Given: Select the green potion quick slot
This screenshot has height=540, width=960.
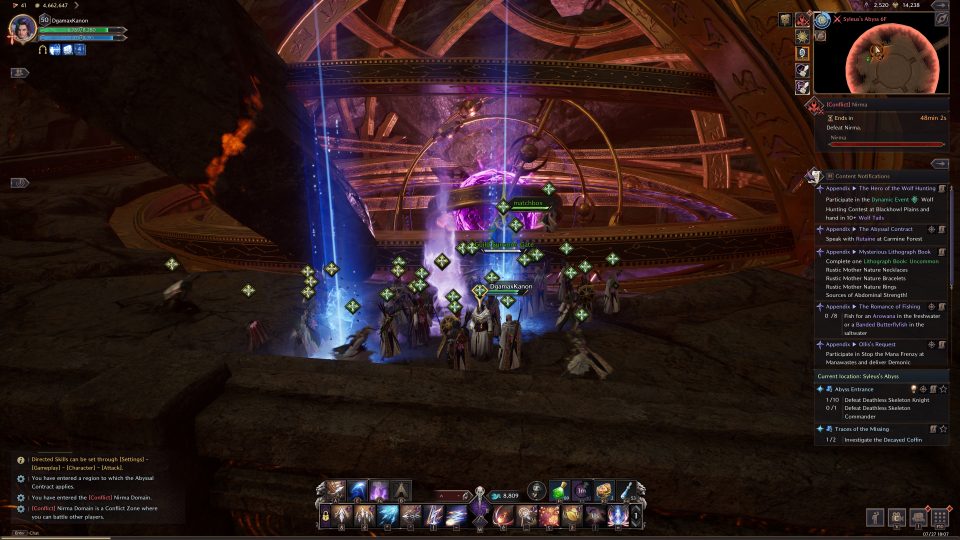Looking at the screenshot, I should [559, 491].
